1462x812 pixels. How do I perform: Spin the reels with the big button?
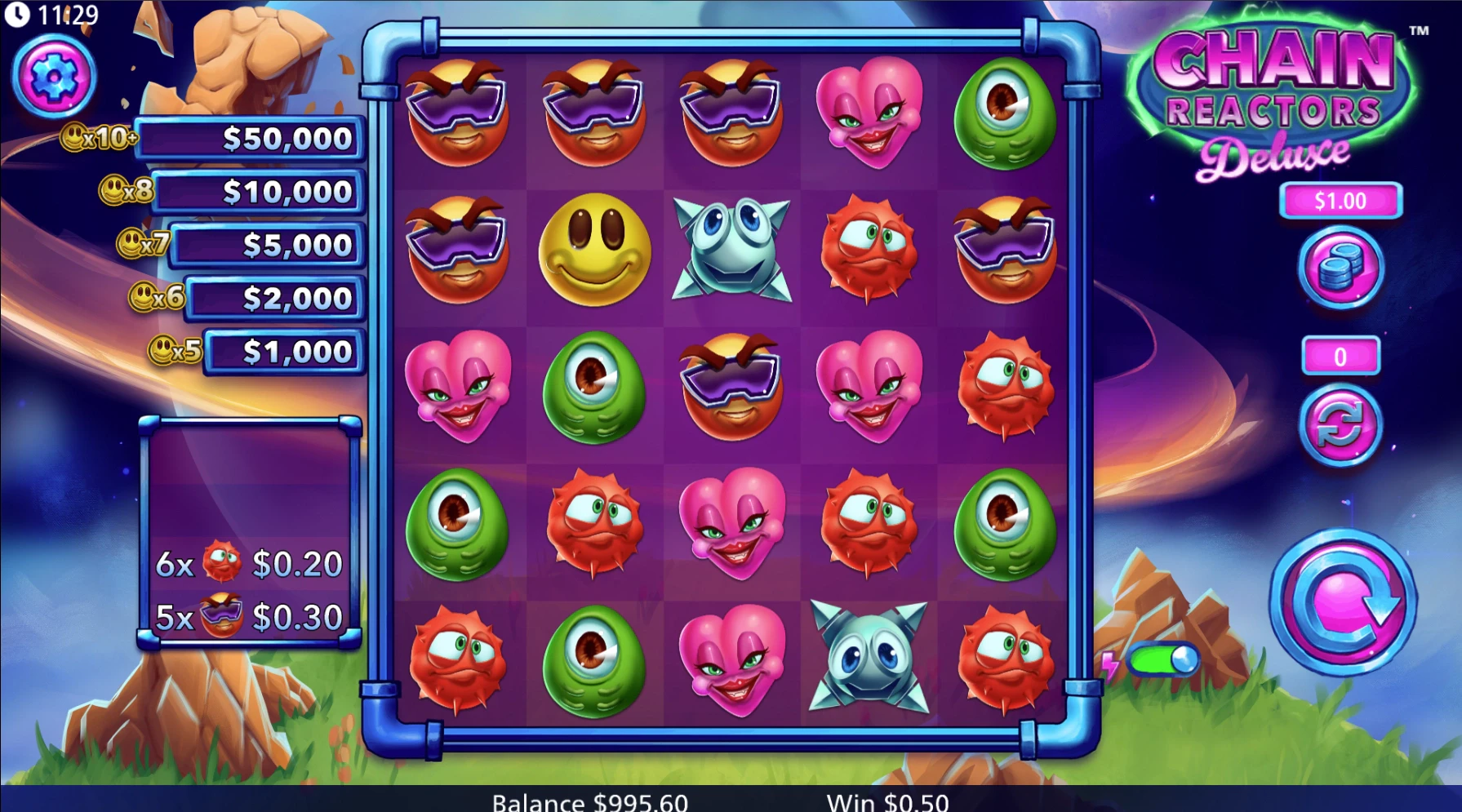(x=1342, y=603)
